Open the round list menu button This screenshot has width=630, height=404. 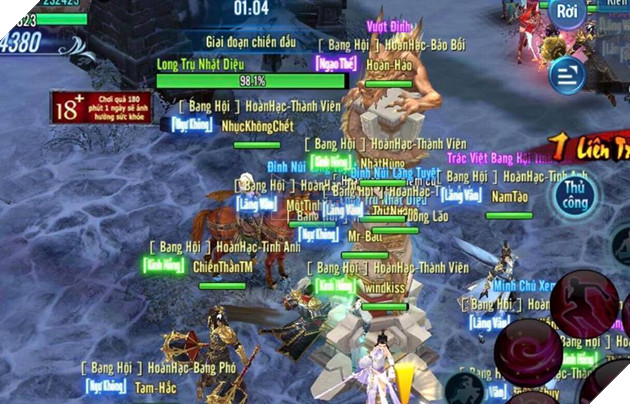568,73
